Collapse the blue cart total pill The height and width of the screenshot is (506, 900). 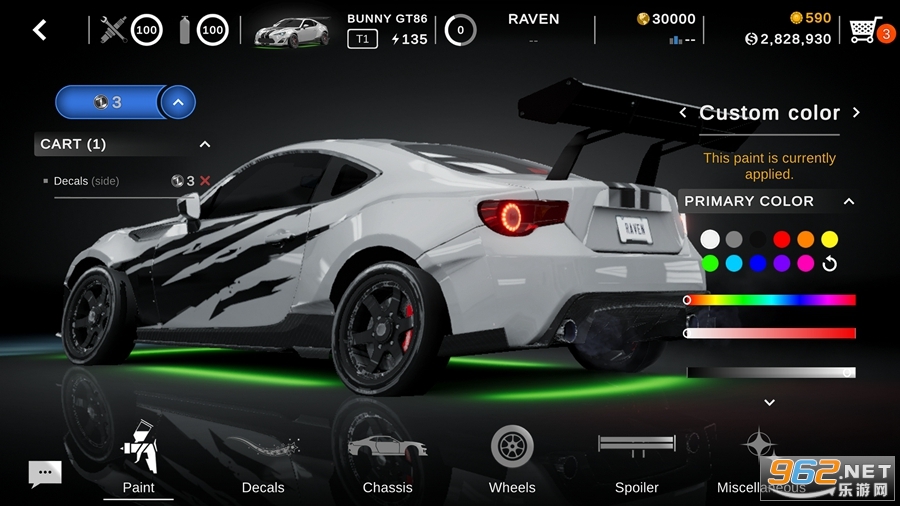178,102
